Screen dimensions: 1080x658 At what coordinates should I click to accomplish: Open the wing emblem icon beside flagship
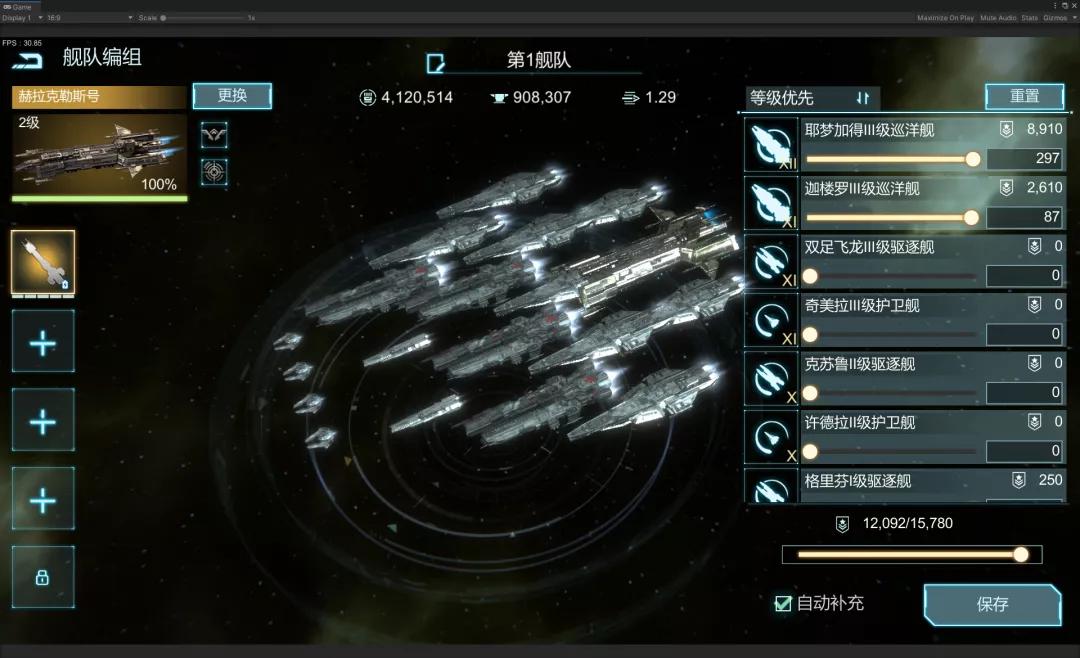(214, 134)
